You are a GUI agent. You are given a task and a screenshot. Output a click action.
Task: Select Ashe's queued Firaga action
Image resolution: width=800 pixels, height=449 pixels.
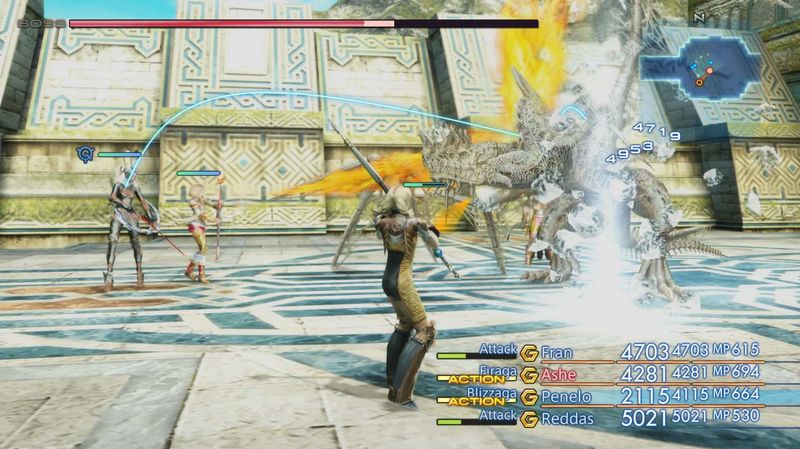pos(496,370)
